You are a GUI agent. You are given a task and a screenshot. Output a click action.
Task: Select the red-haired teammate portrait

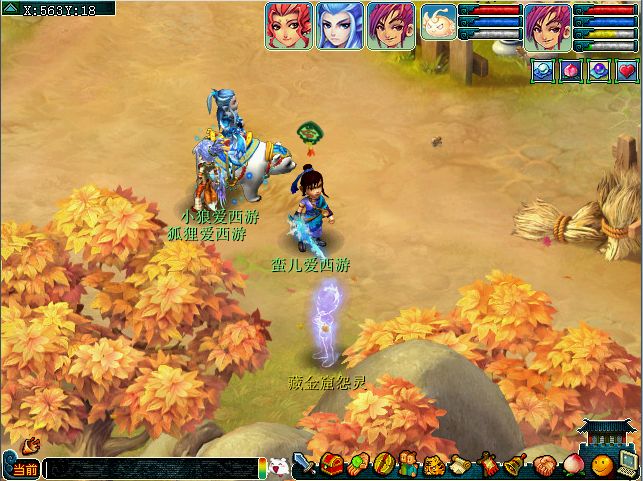[289, 25]
